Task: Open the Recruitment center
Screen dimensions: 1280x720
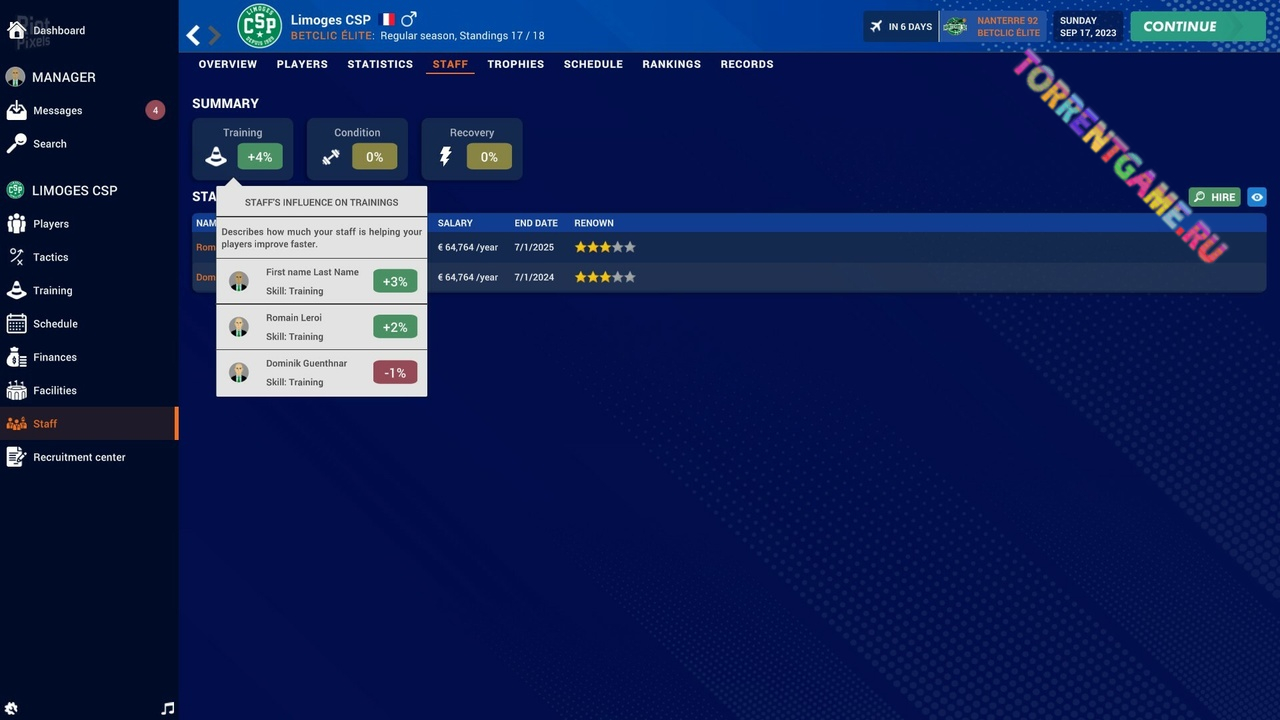Action: tap(79, 457)
